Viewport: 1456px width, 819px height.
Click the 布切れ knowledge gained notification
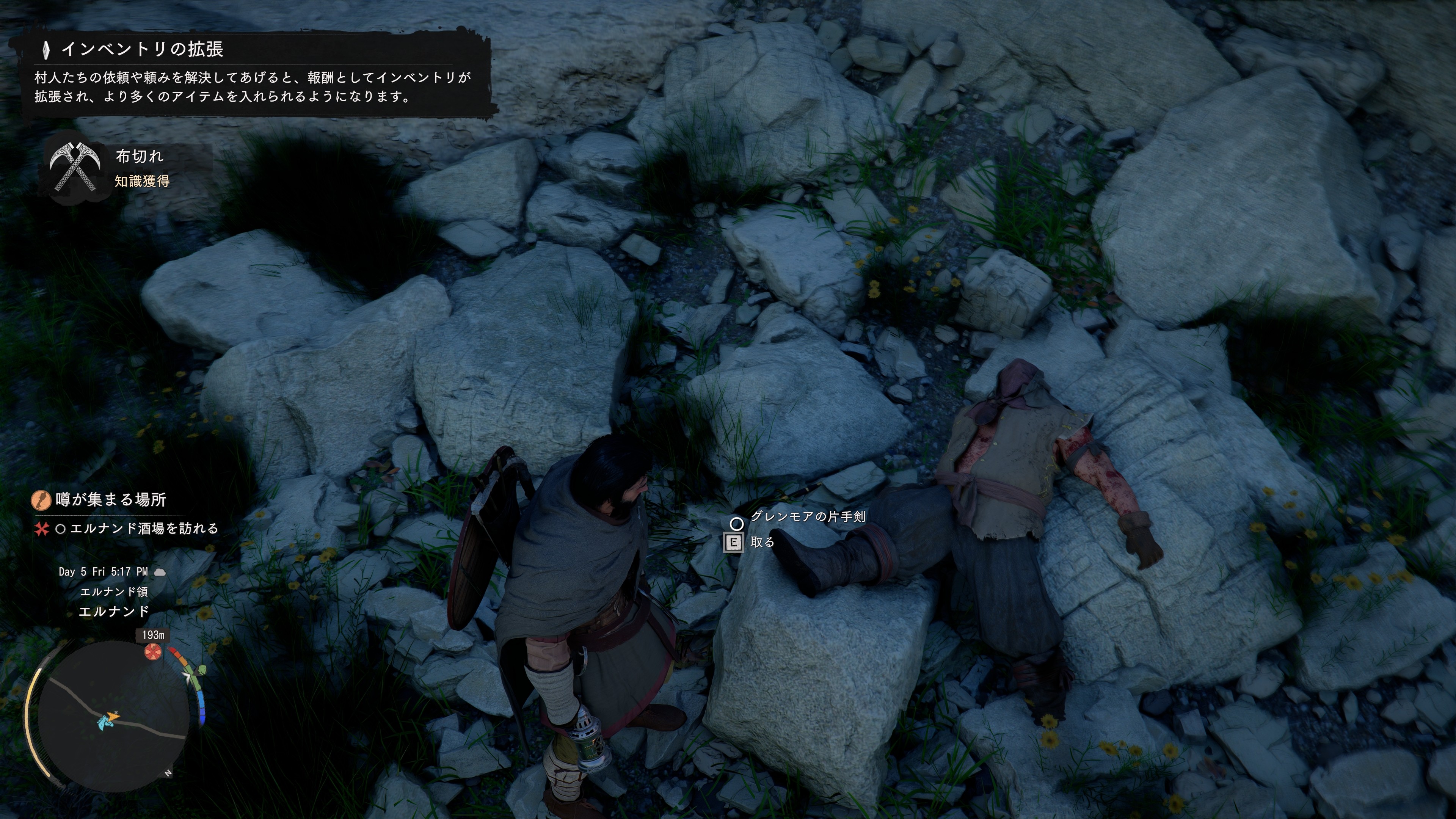click(x=140, y=167)
